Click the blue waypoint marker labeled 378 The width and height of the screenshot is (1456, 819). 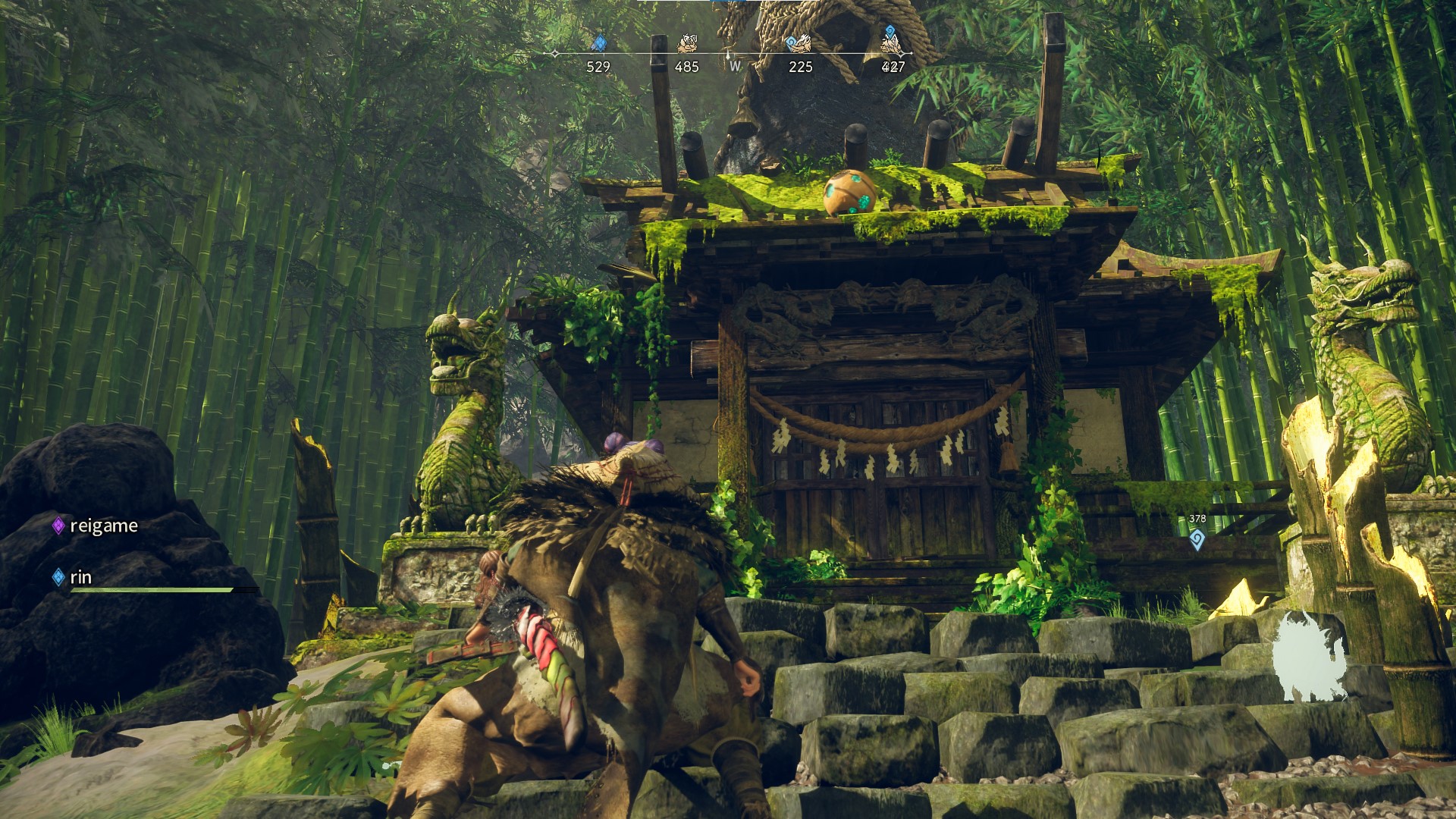1197,540
